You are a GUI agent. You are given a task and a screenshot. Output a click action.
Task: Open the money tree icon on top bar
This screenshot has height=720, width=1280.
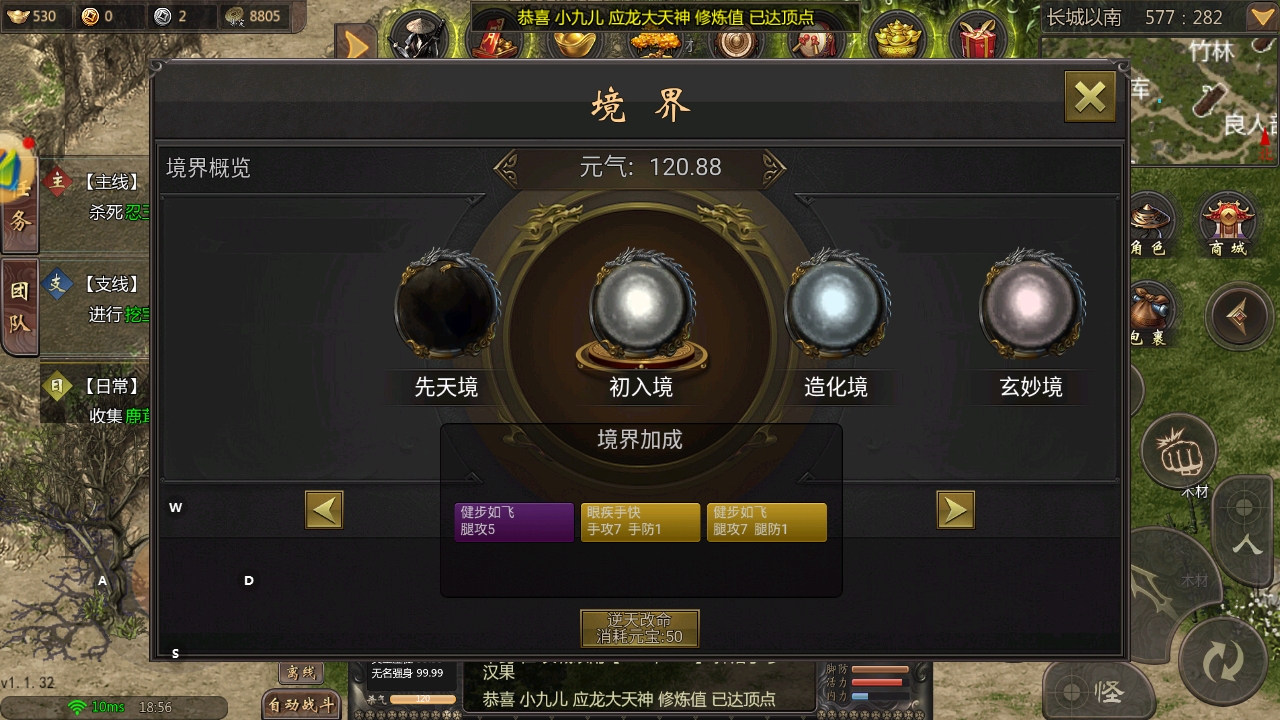pyautogui.click(x=657, y=42)
